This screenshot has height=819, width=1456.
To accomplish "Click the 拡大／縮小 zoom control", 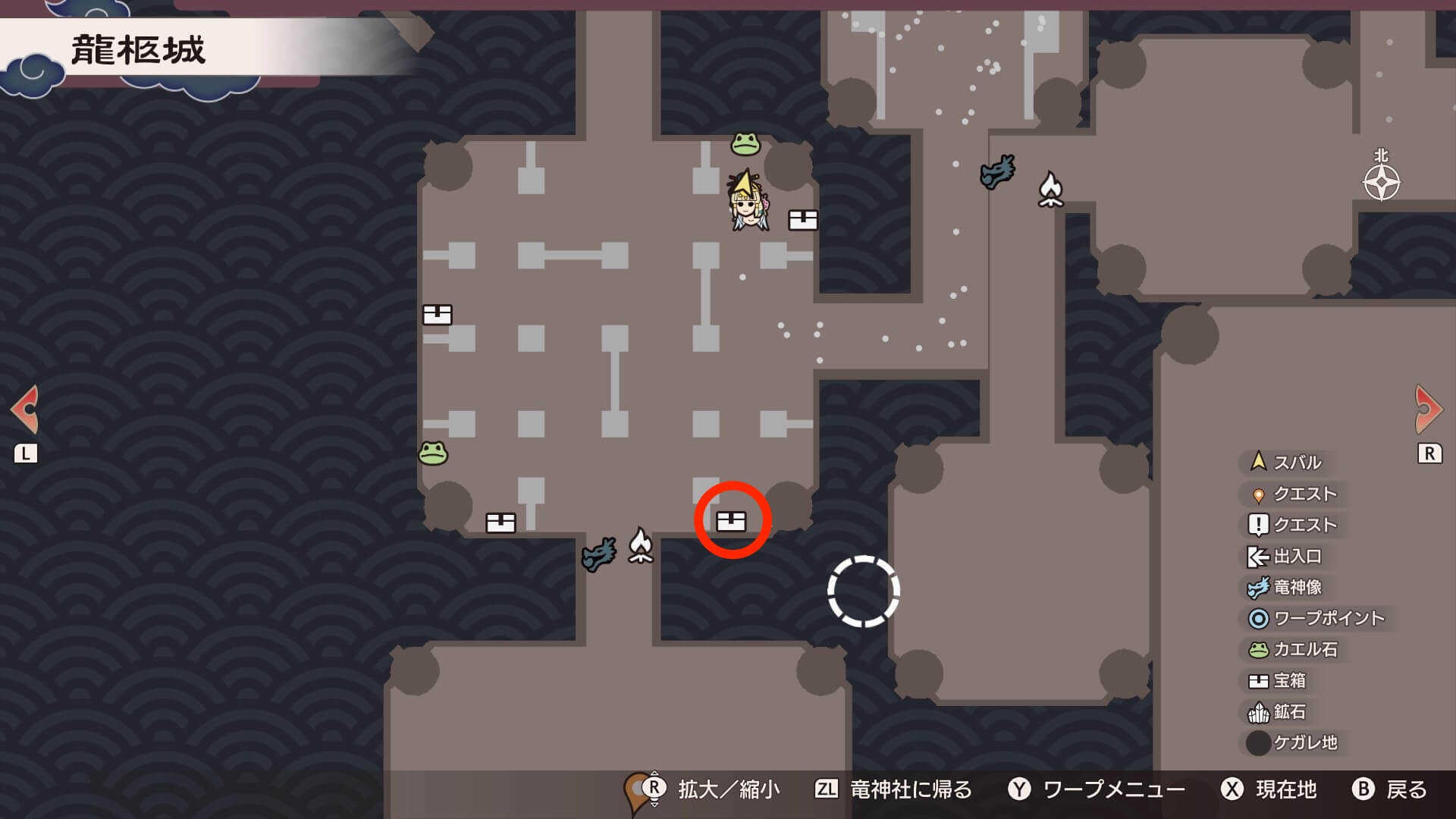I will [x=713, y=789].
